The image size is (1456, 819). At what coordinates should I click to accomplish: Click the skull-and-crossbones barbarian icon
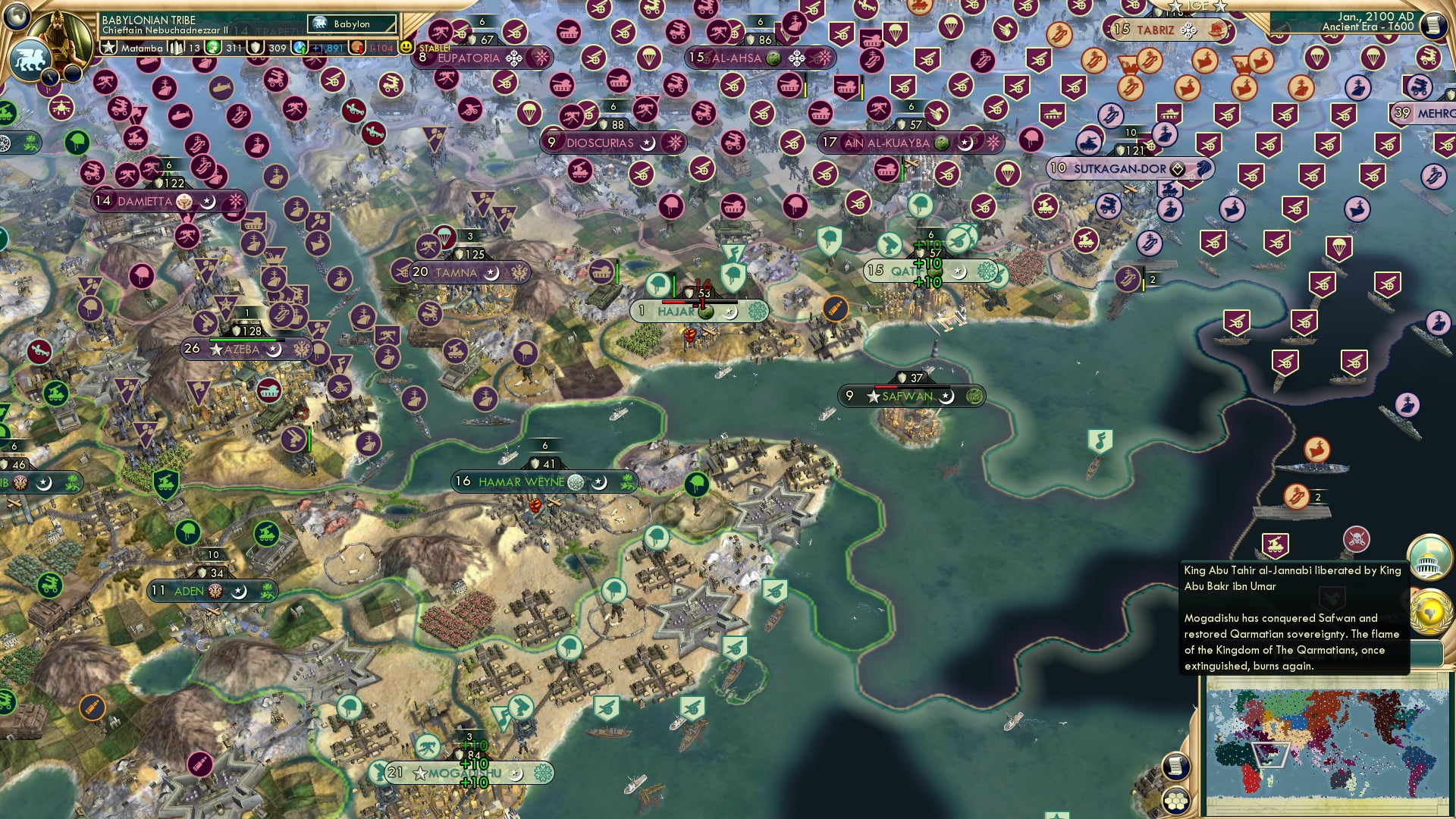(1357, 539)
